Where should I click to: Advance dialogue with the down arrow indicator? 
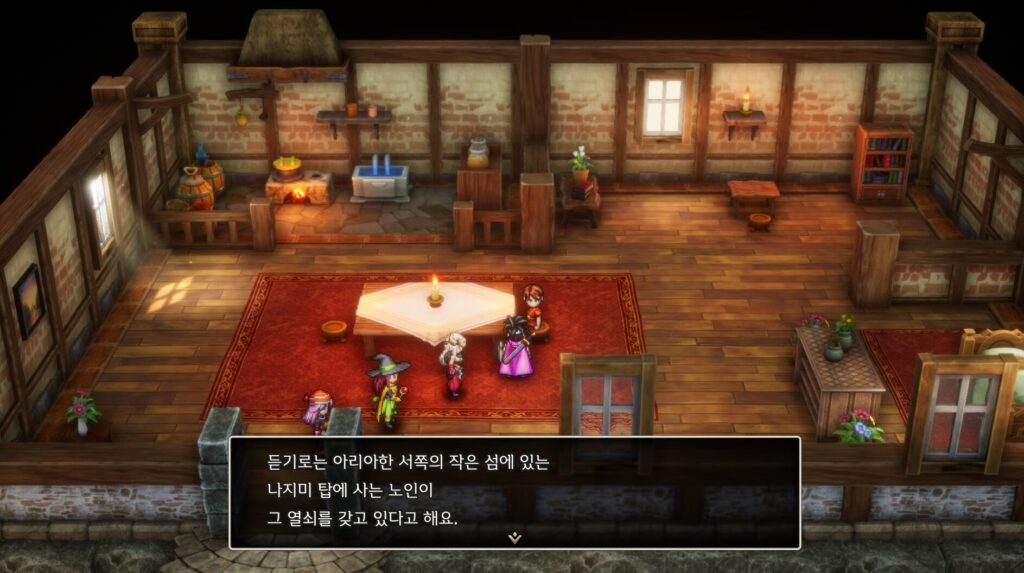pos(514,537)
